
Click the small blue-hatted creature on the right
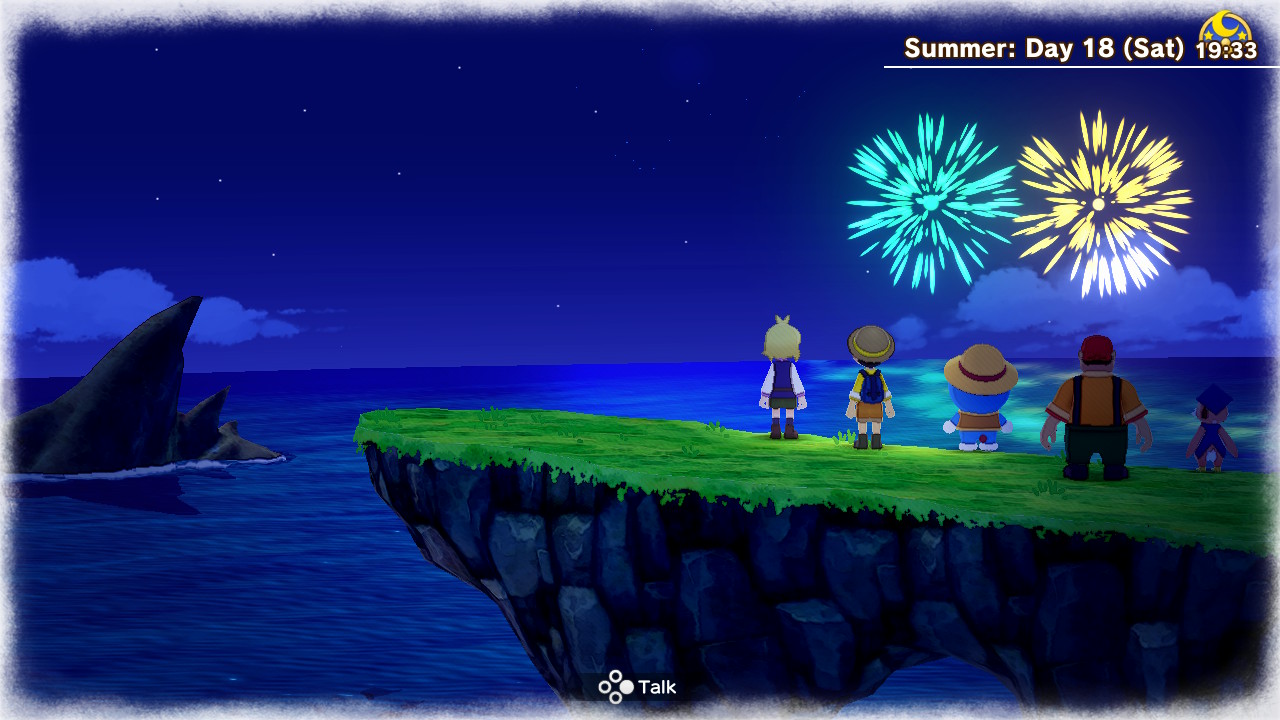tap(1210, 430)
